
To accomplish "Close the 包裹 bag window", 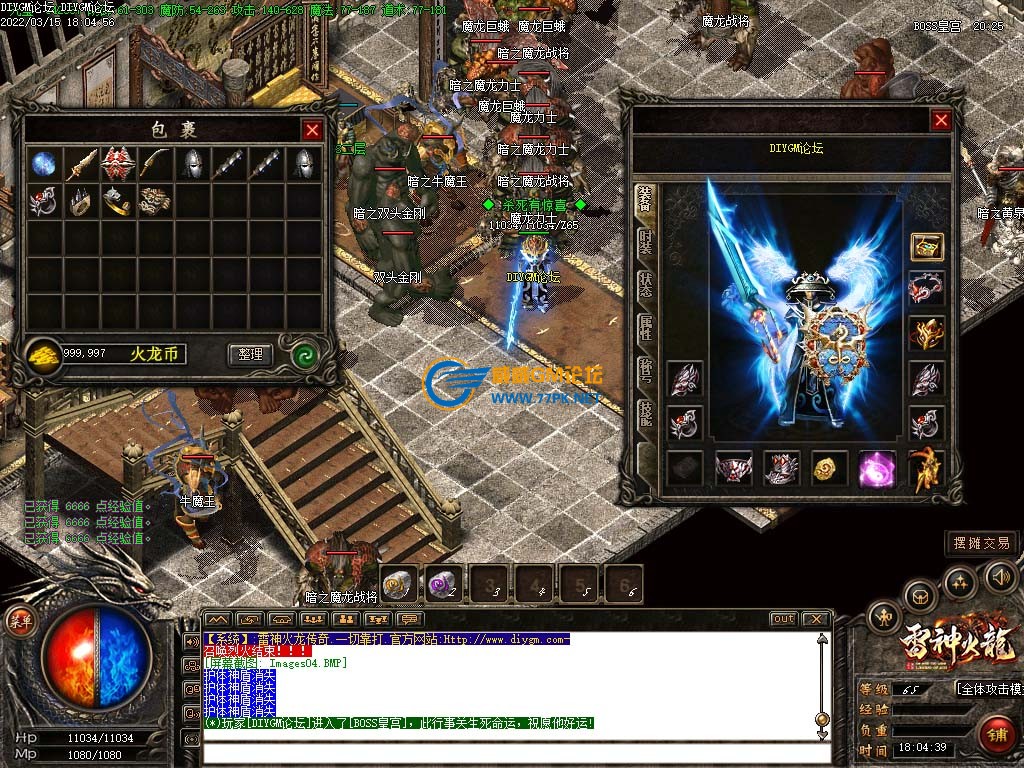I will tap(313, 130).
